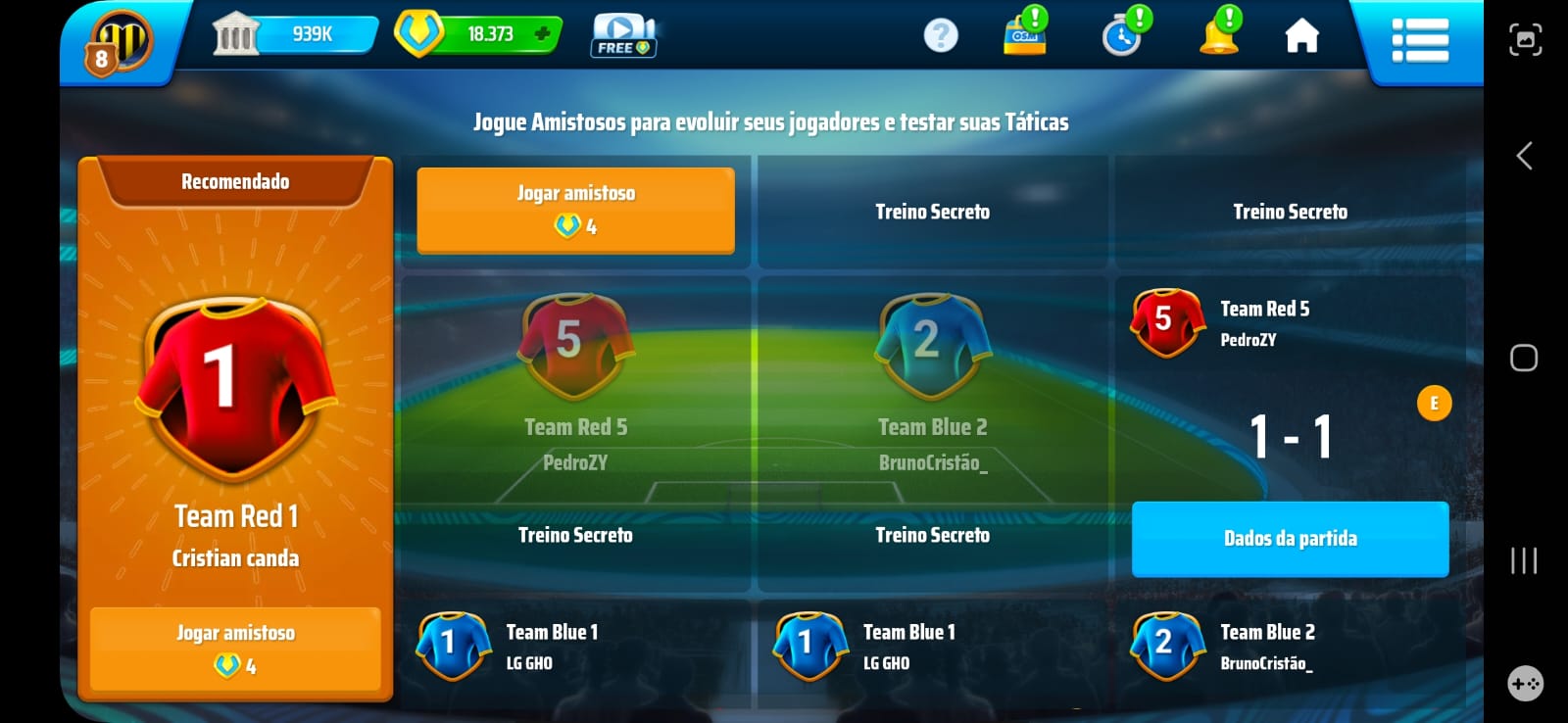Watch the FREE video reward
The image size is (1568, 723).
623,36
